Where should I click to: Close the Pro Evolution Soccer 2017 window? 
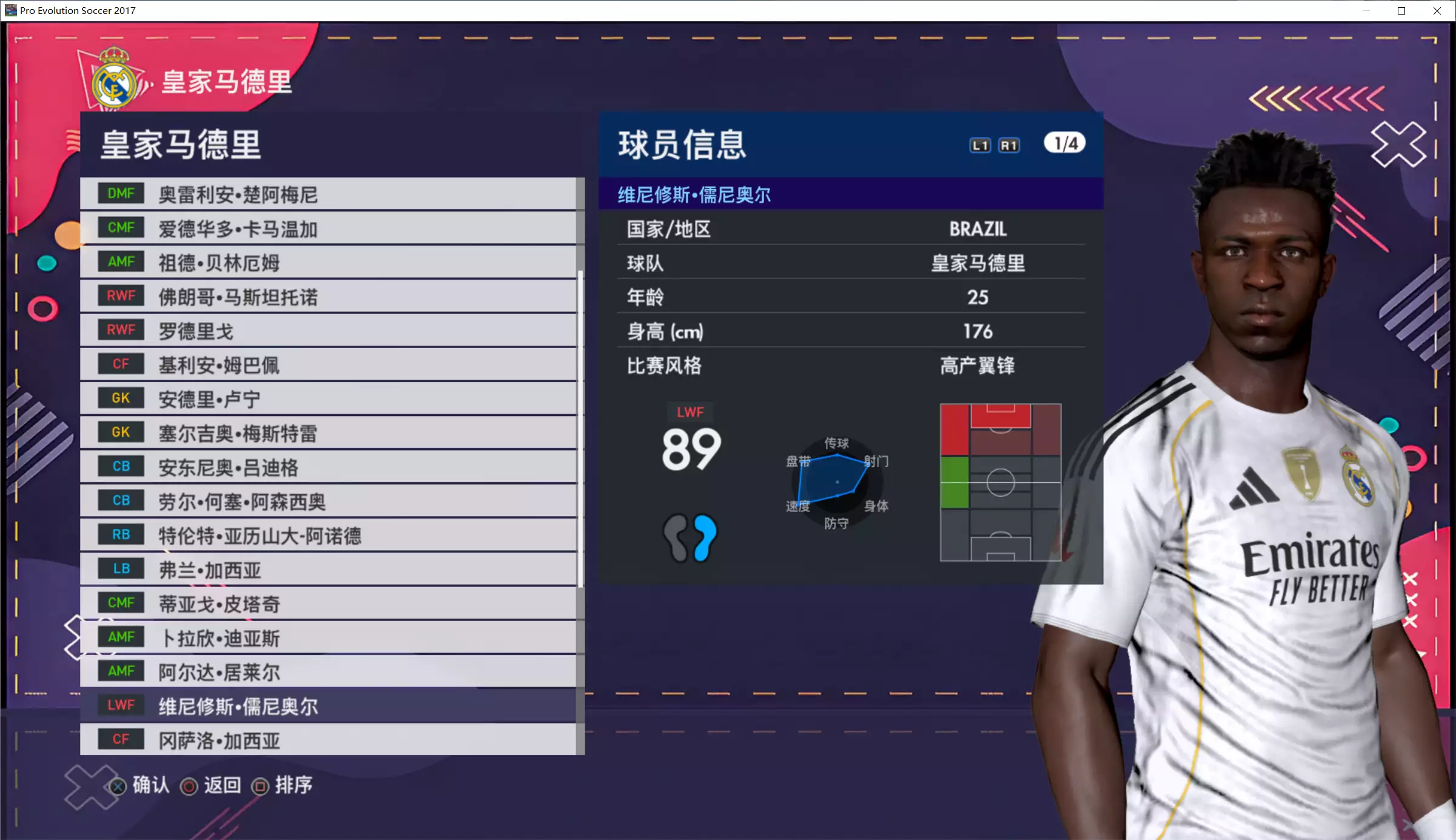(x=1437, y=11)
